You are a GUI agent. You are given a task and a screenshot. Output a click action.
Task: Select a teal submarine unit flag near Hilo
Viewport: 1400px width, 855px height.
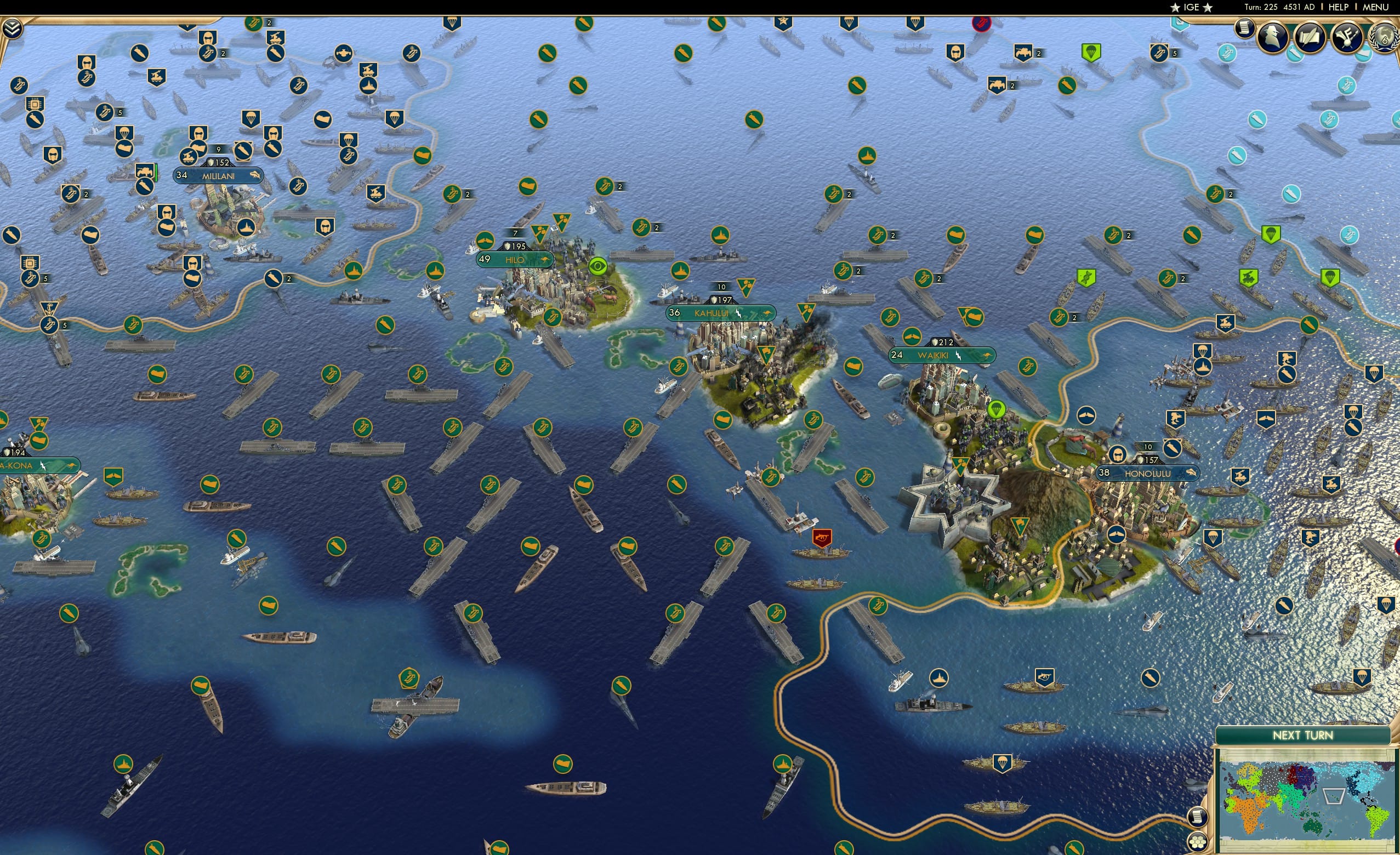pos(1257,119)
